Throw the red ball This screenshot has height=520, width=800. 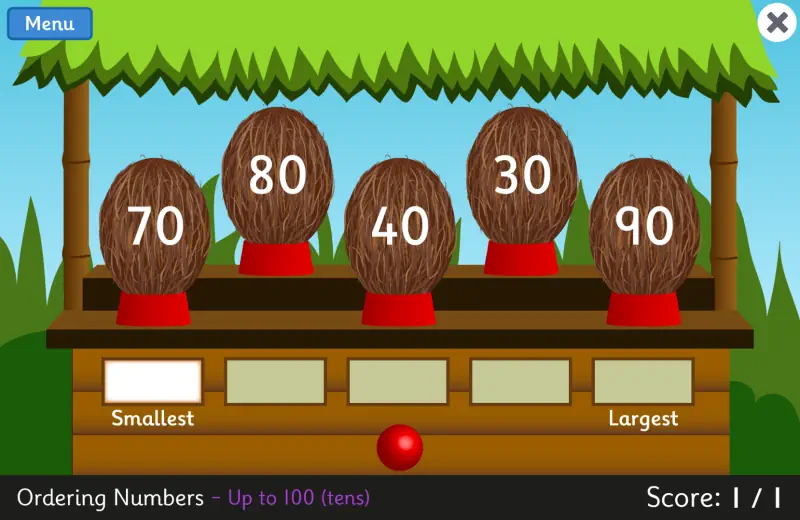pos(400,447)
